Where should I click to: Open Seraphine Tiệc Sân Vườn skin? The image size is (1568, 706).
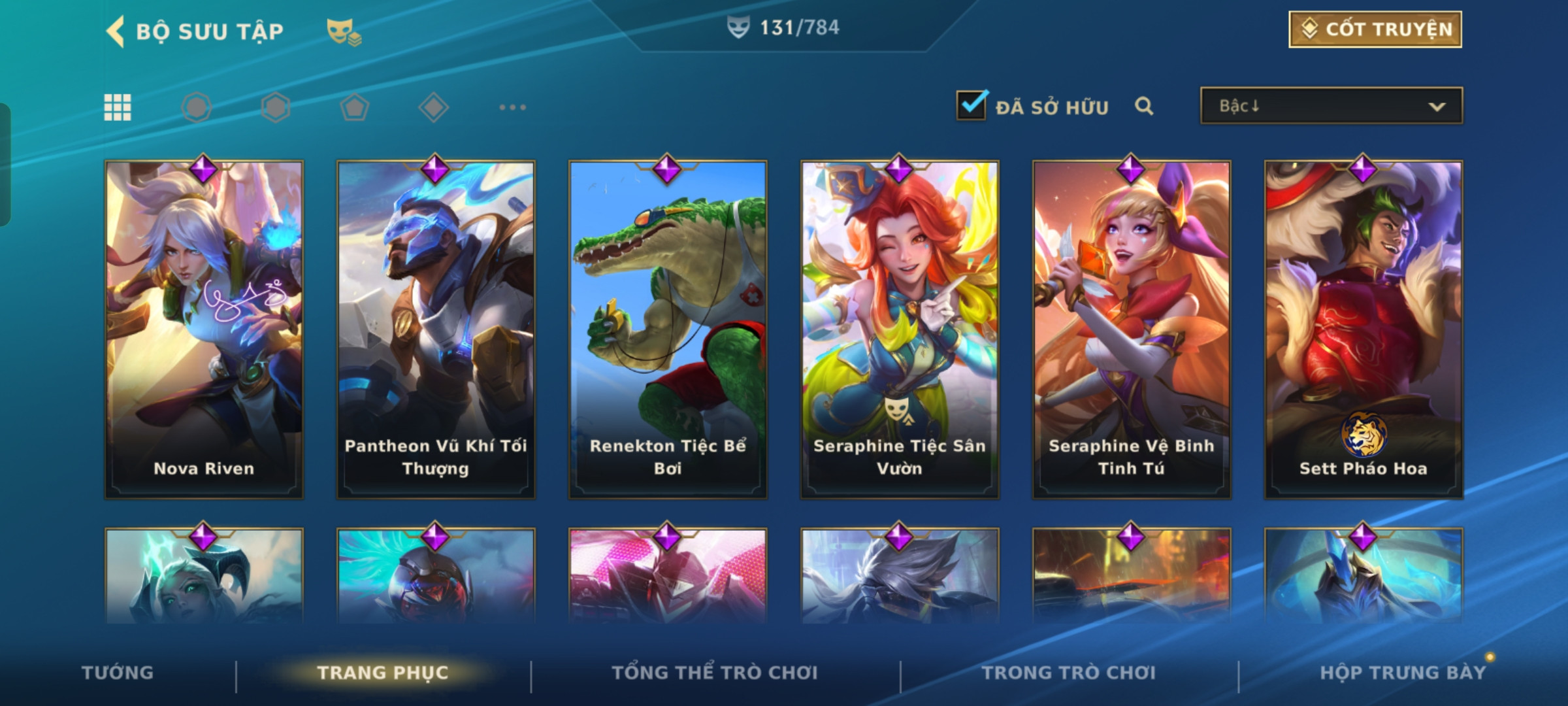point(900,330)
